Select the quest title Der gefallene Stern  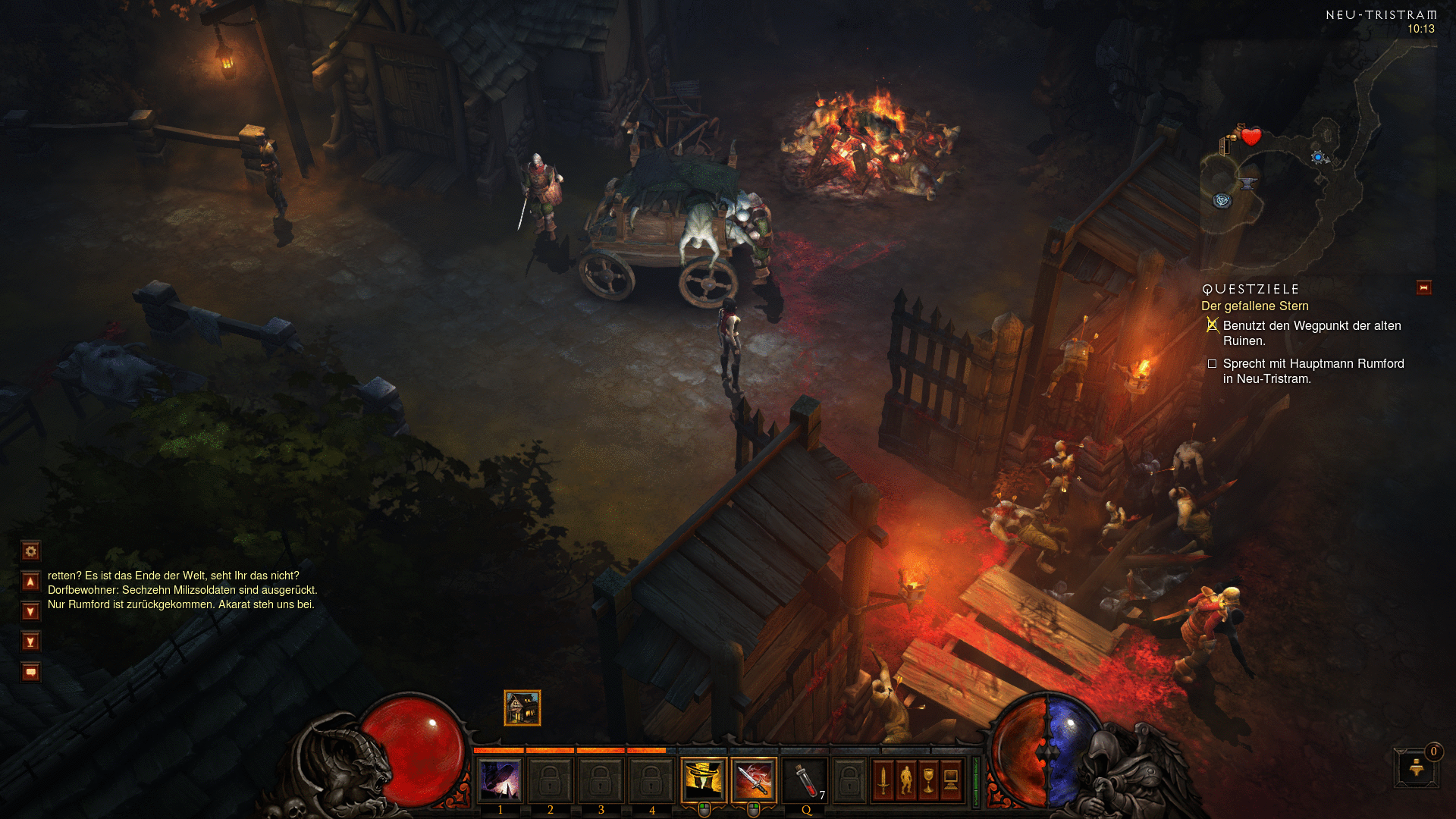click(x=1254, y=306)
